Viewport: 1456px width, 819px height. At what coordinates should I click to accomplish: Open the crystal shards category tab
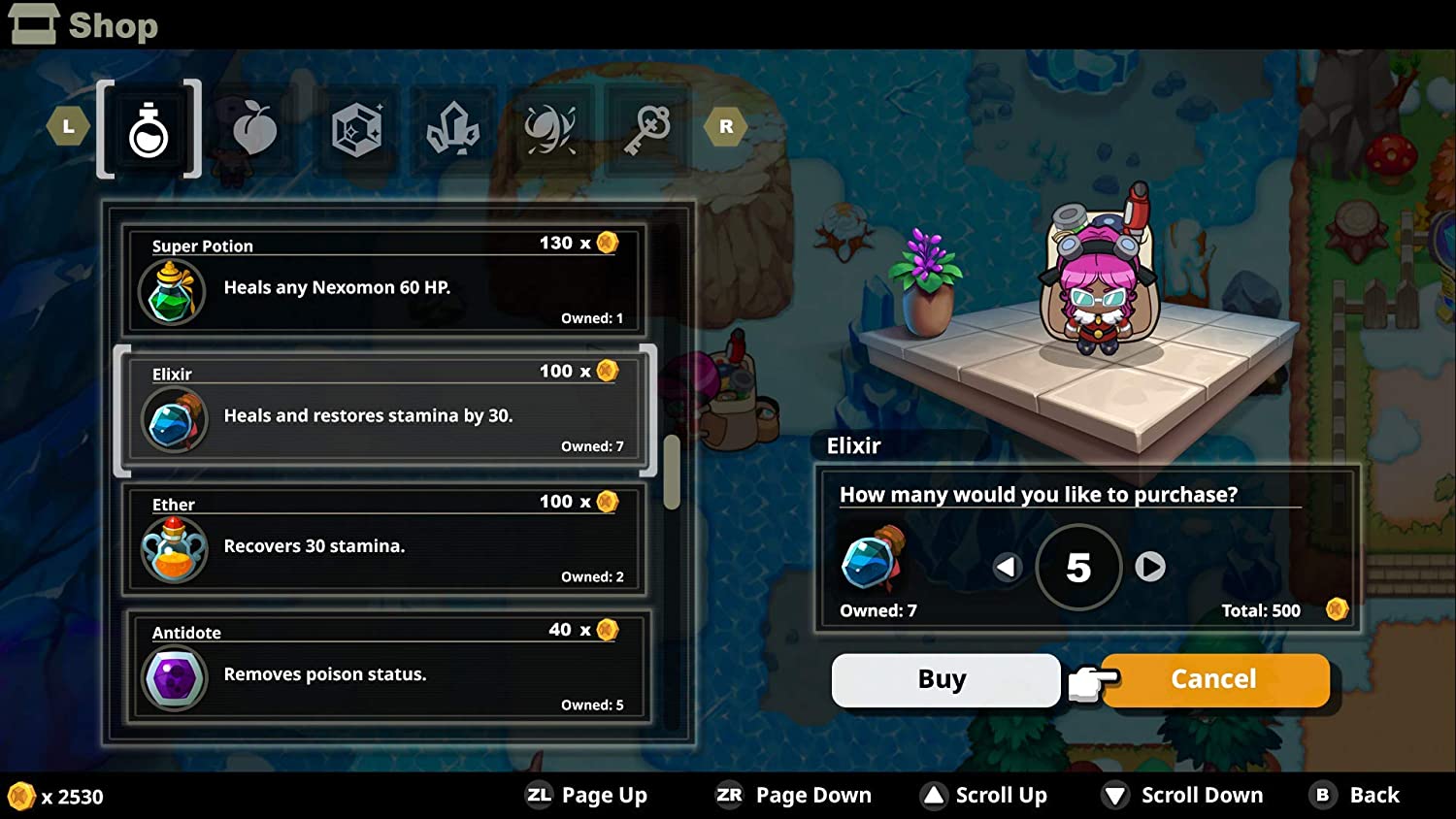pyautogui.click(x=452, y=129)
